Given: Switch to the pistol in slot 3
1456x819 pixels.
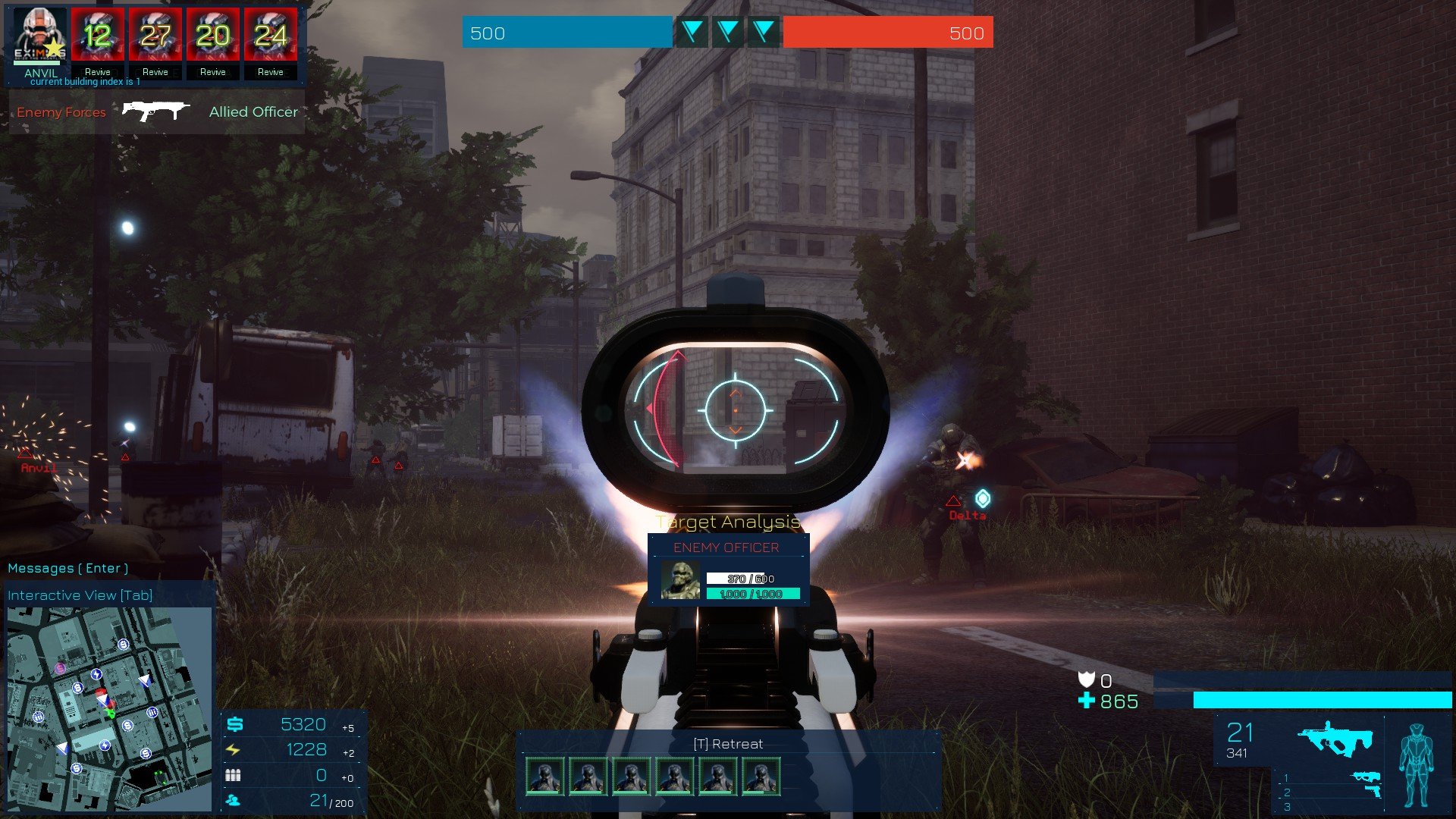Looking at the screenshot, I should pos(1372,792).
